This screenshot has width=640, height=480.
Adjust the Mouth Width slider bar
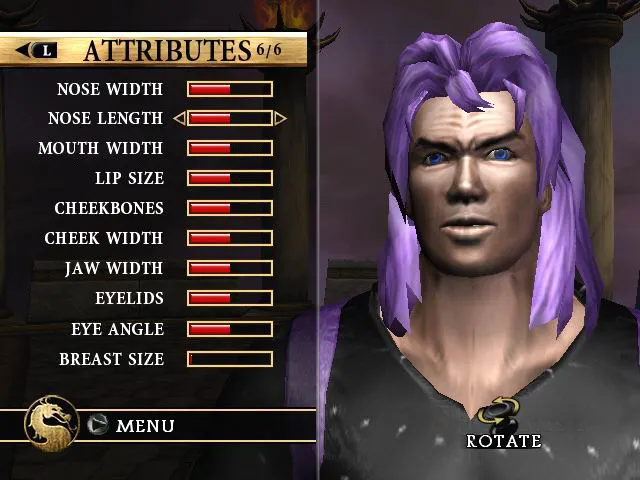coord(230,149)
